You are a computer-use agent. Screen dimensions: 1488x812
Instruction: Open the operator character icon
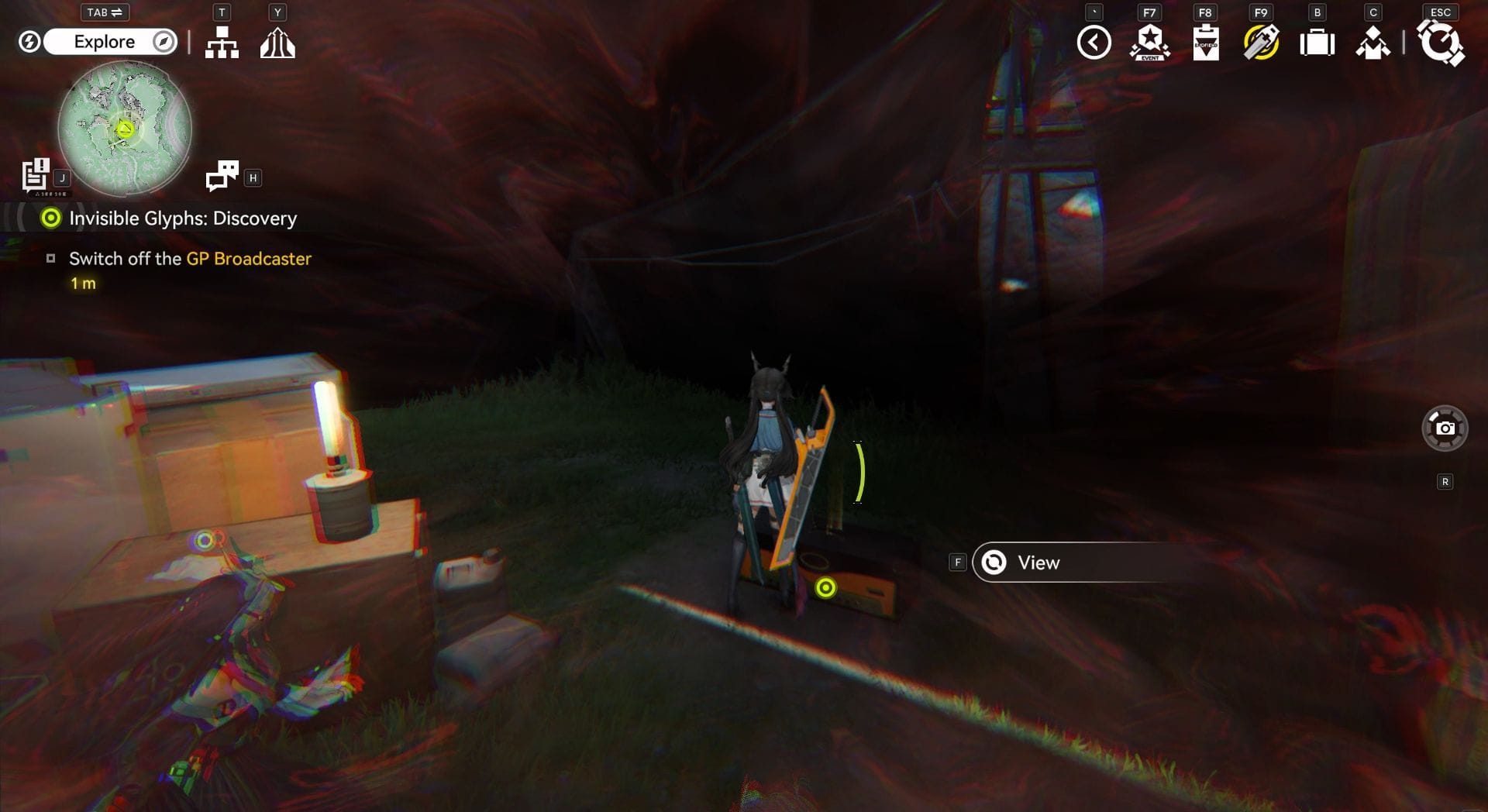coord(1373,43)
